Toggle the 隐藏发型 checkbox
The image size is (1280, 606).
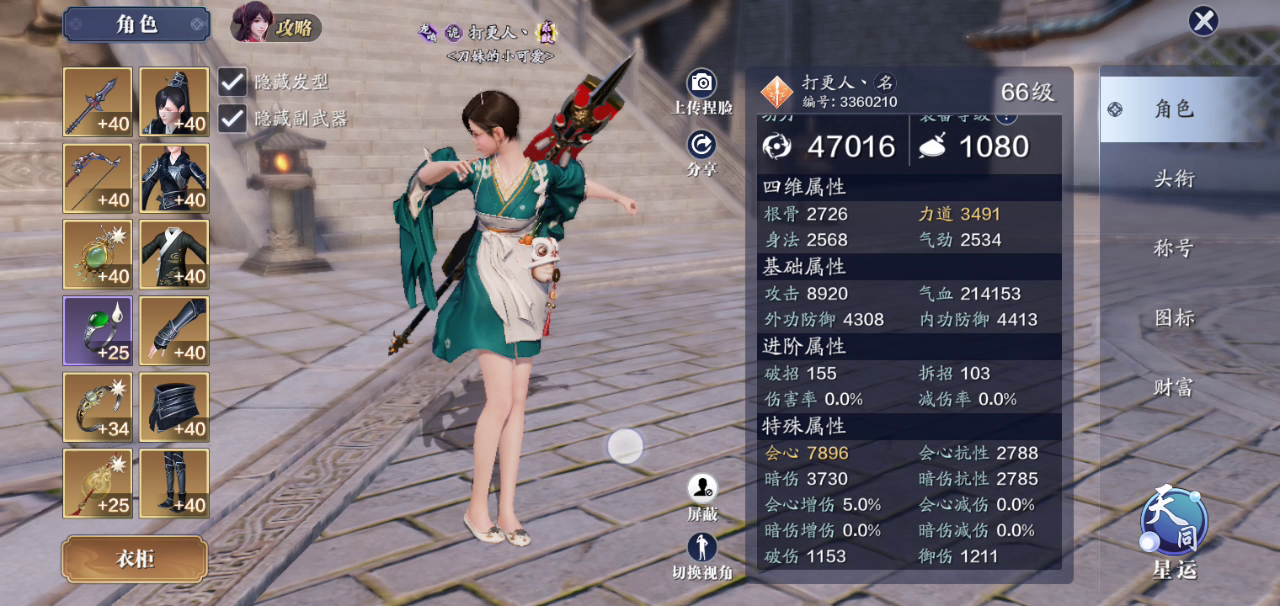232,82
